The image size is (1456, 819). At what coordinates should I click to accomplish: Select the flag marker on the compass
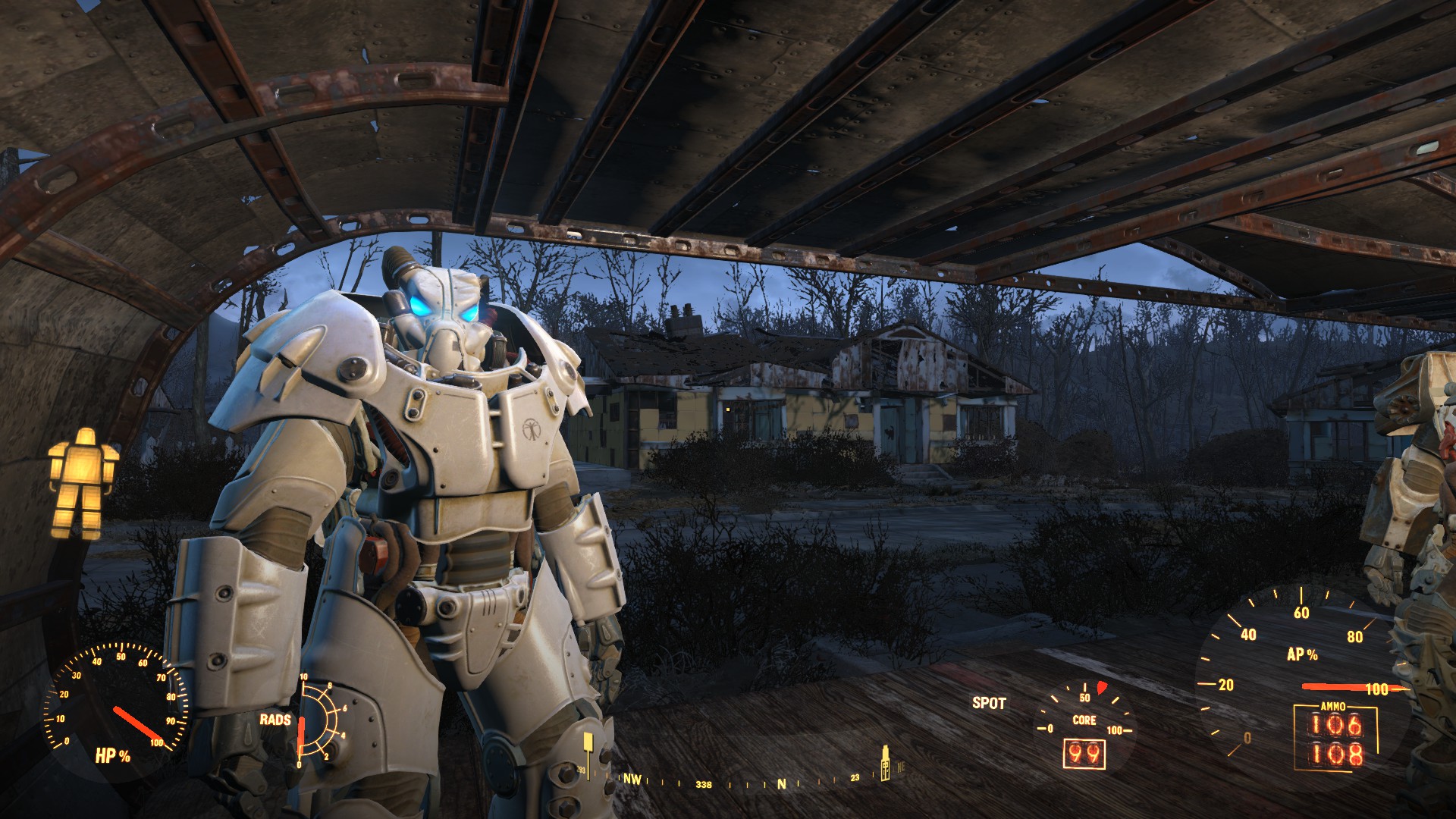coord(588,749)
